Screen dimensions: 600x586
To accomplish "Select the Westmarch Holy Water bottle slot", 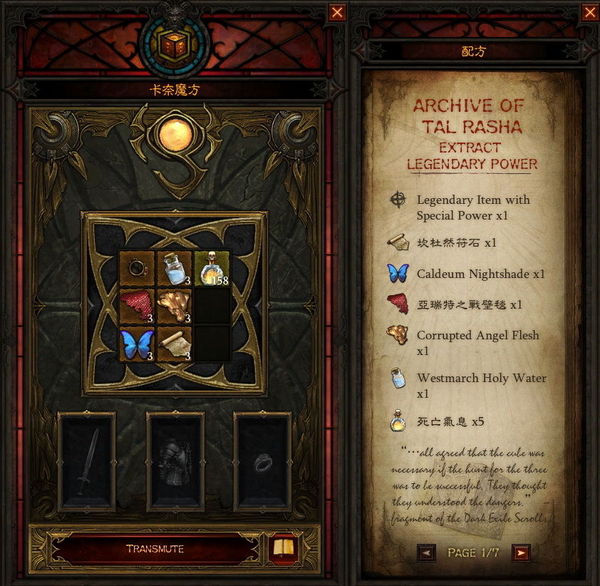I will pos(174,268).
